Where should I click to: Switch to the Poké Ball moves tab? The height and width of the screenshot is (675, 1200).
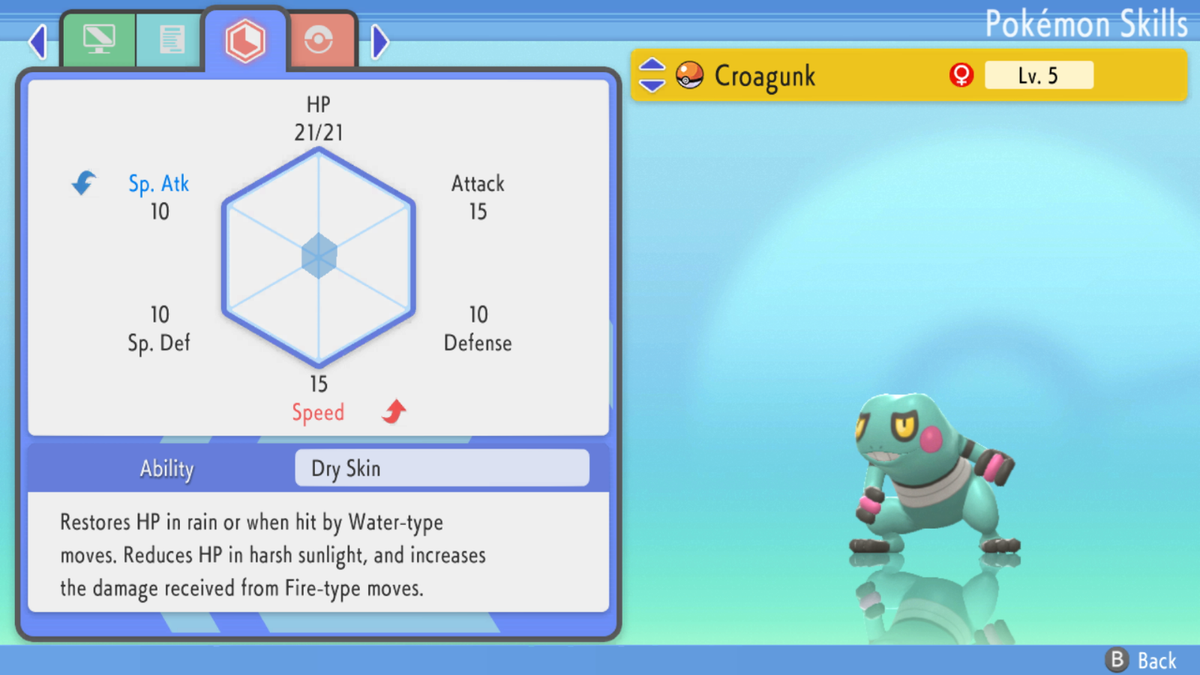(318, 41)
